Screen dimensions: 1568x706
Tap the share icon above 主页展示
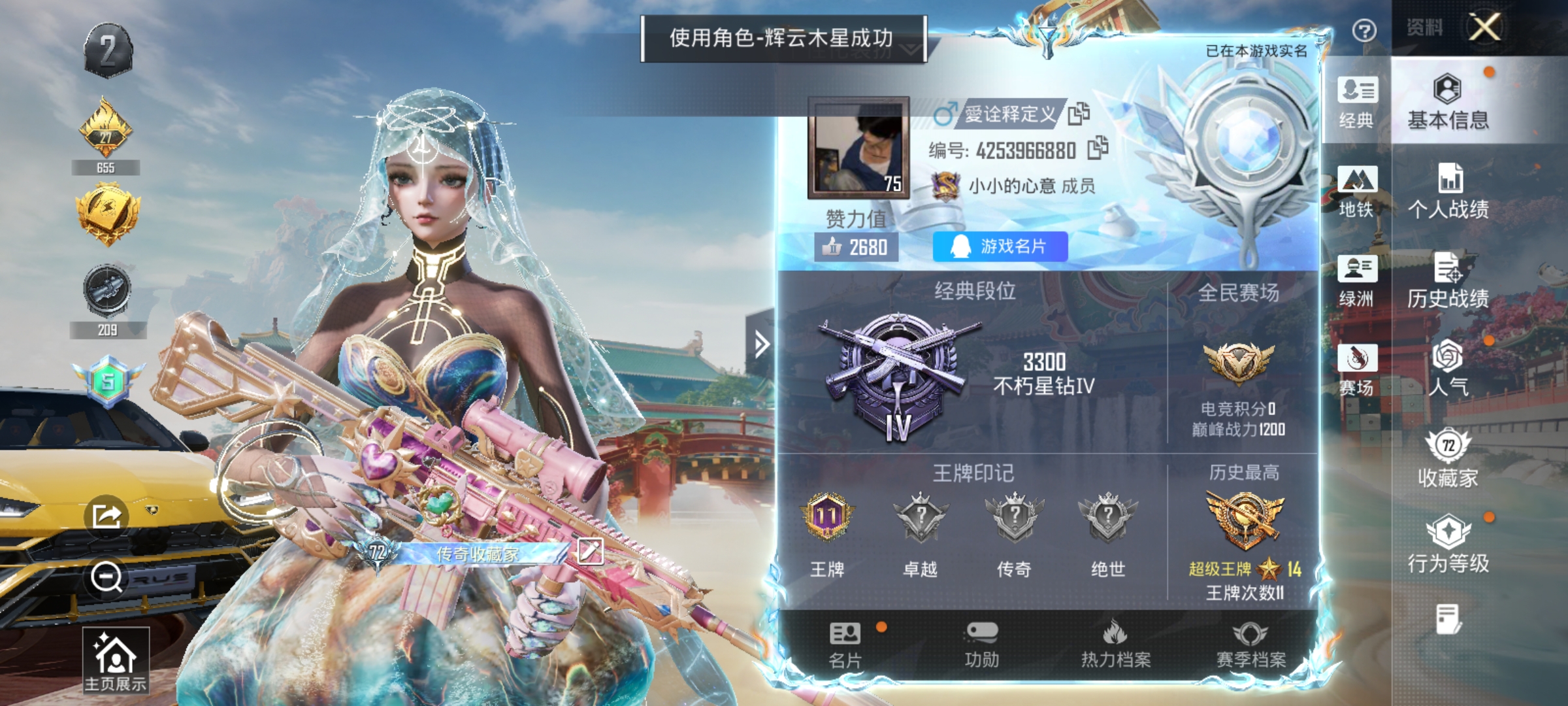[x=108, y=515]
